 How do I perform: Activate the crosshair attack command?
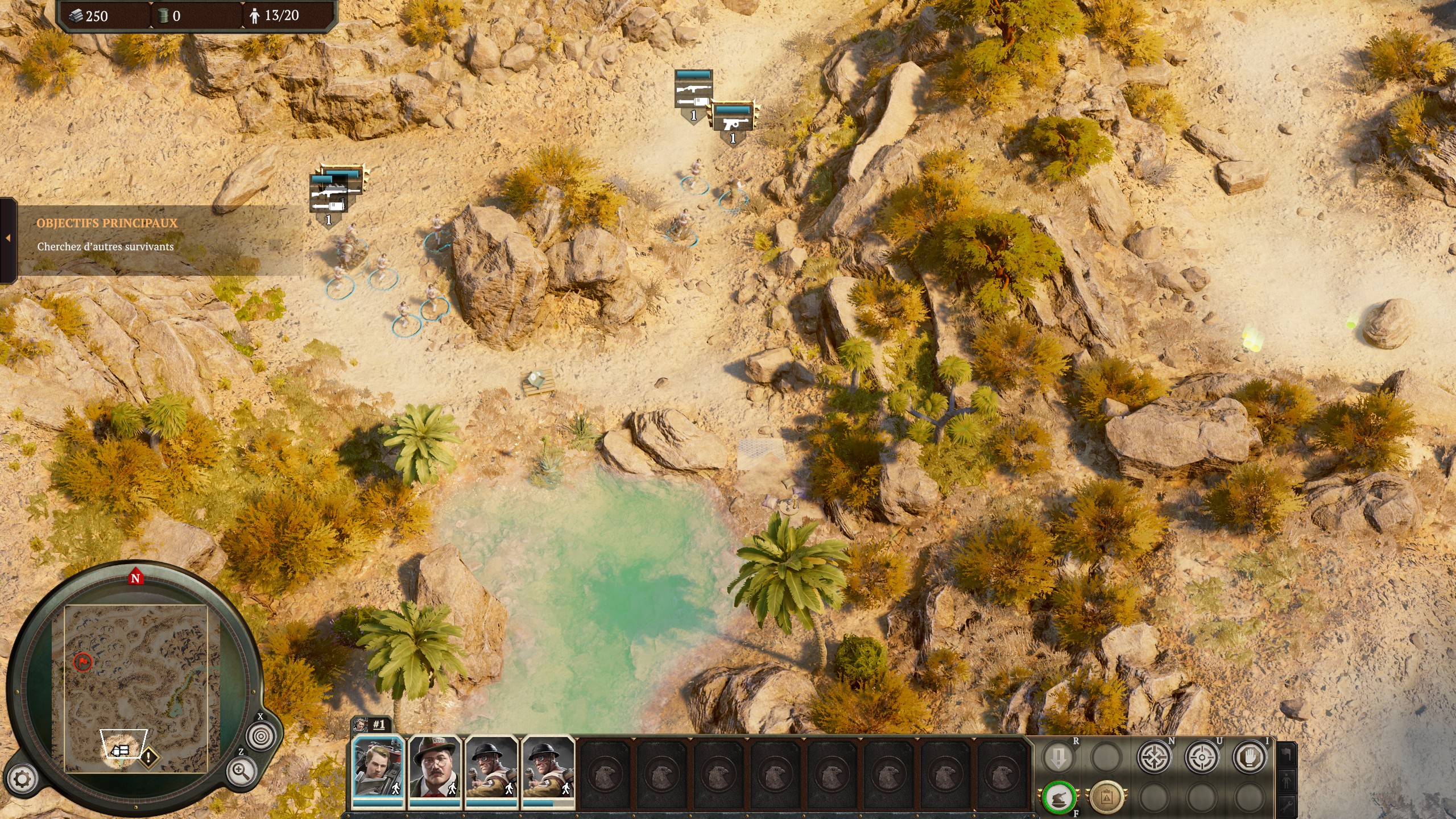(1202, 757)
